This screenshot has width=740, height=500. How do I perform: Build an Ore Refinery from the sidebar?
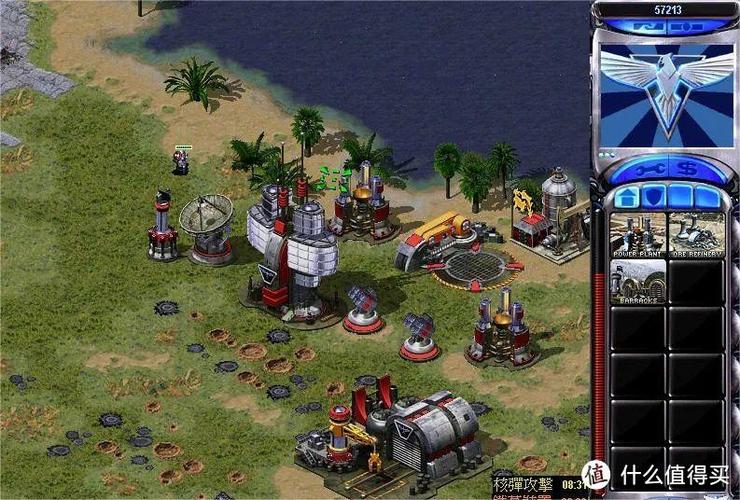click(x=694, y=236)
